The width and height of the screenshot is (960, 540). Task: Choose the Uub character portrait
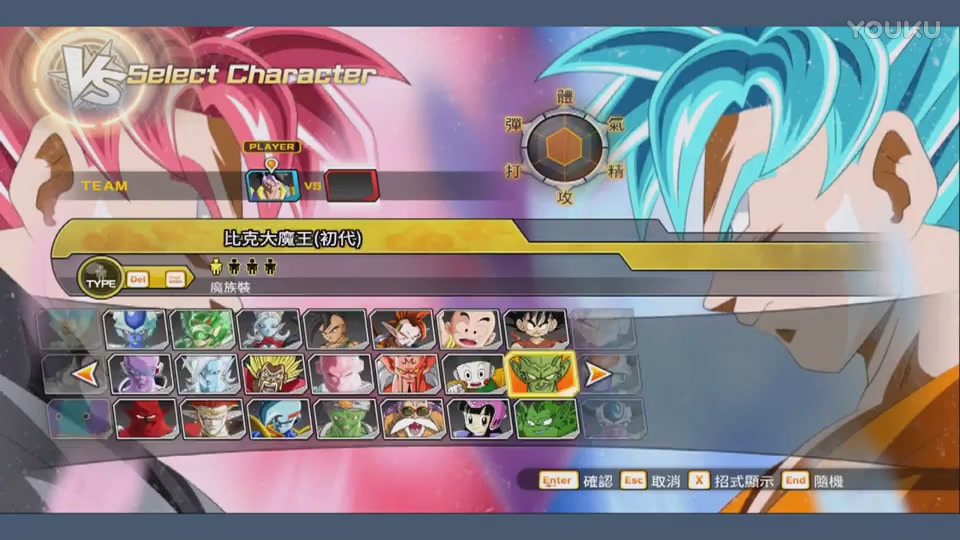[335, 328]
